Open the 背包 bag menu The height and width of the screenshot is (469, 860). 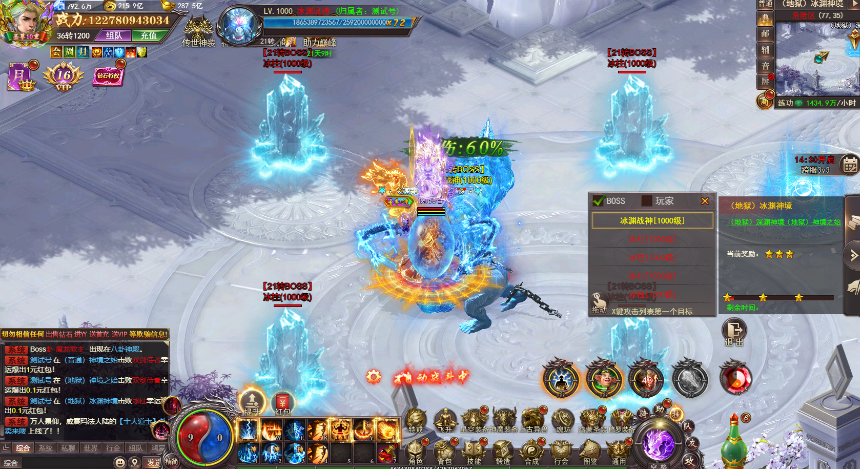pyautogui.click(x=445, y=444)
